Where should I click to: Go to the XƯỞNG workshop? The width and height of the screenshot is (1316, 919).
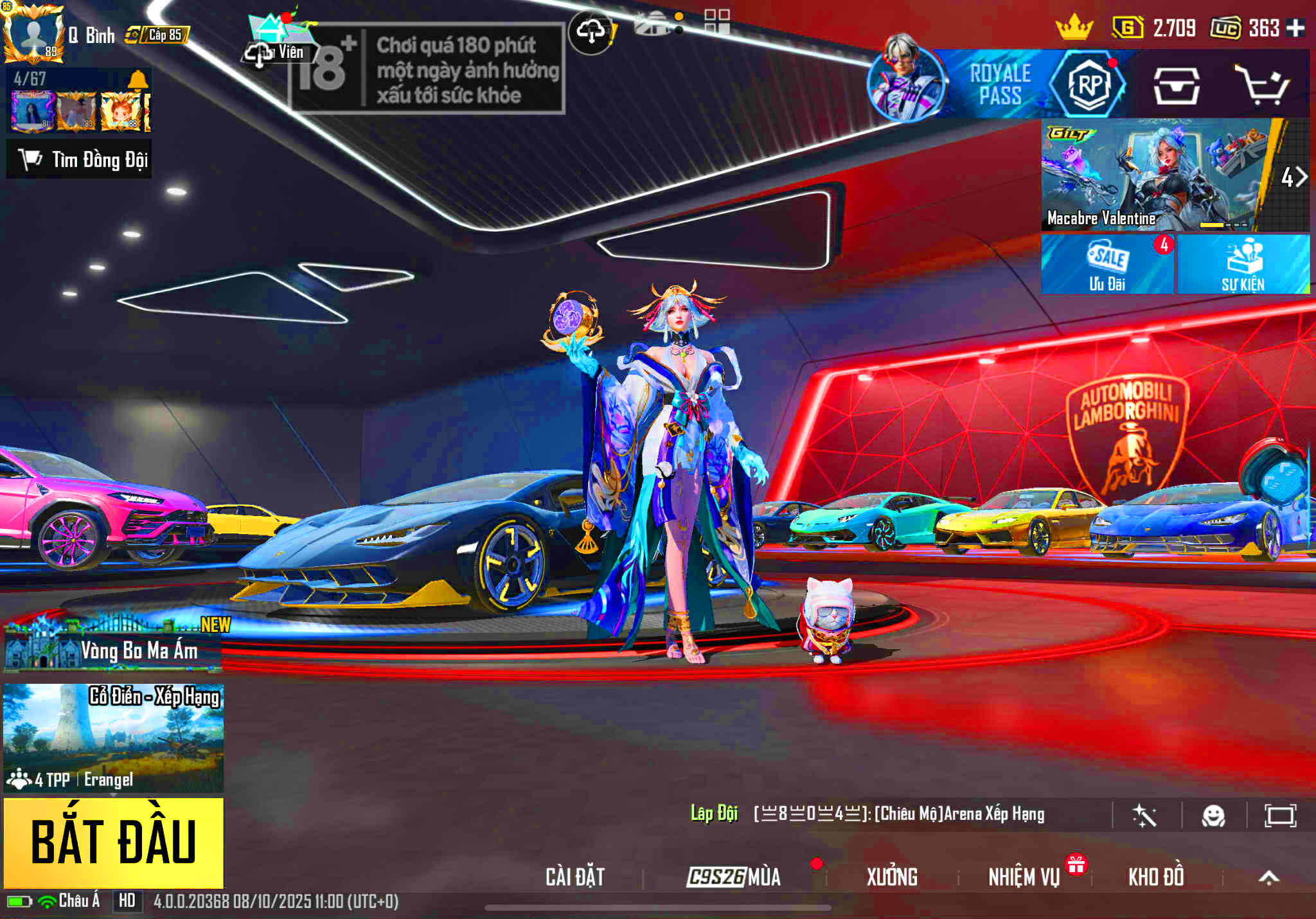point(892,877)
